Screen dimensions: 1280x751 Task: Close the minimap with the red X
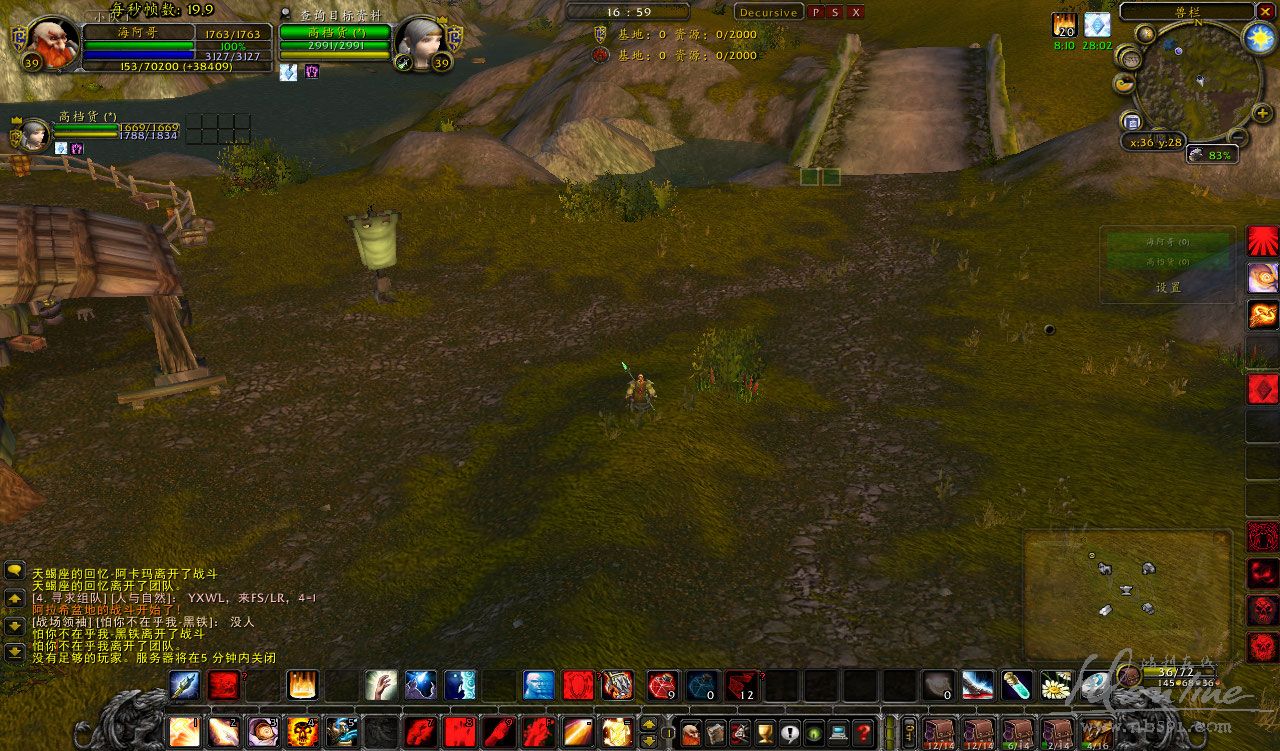point(1267,12)
